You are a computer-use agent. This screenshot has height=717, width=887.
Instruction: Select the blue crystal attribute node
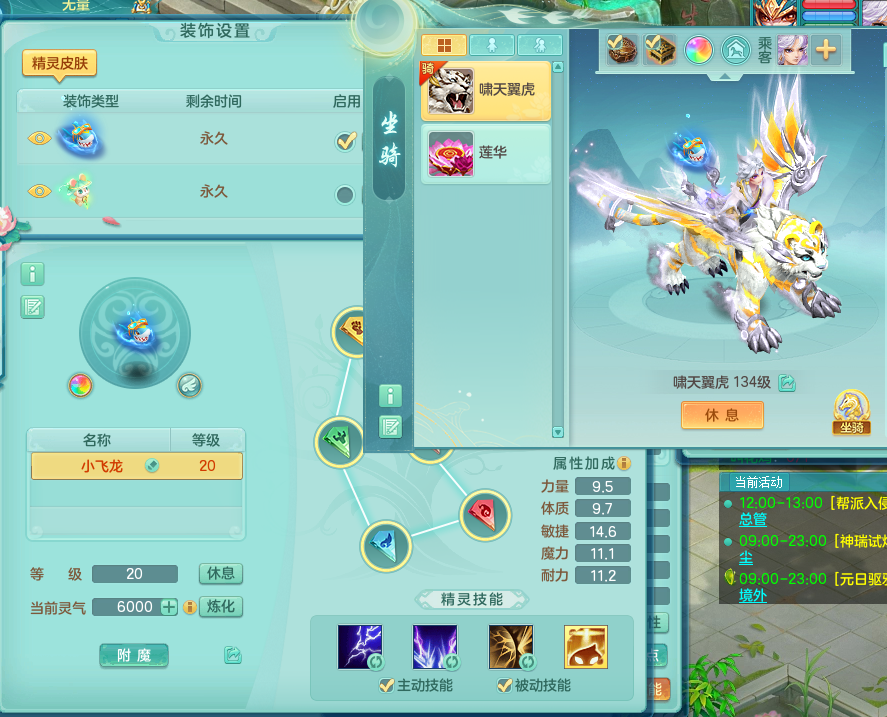point(385,545)
